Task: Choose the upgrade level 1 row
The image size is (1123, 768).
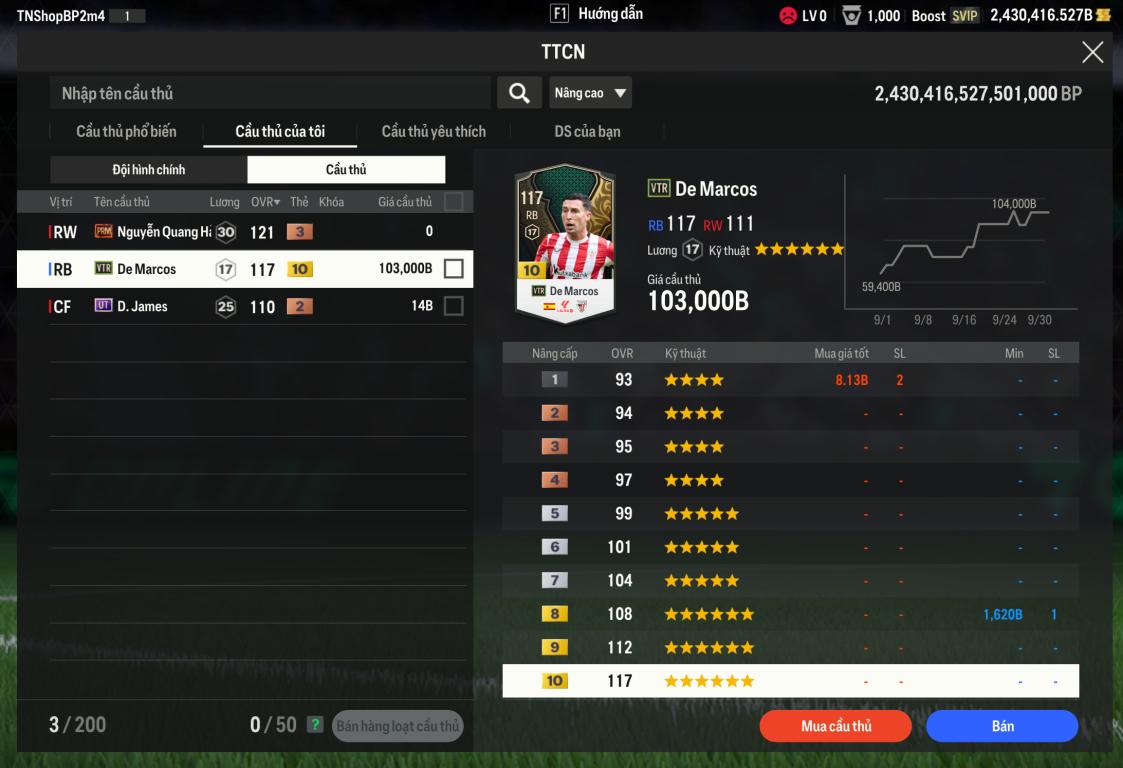Action: 790,380
